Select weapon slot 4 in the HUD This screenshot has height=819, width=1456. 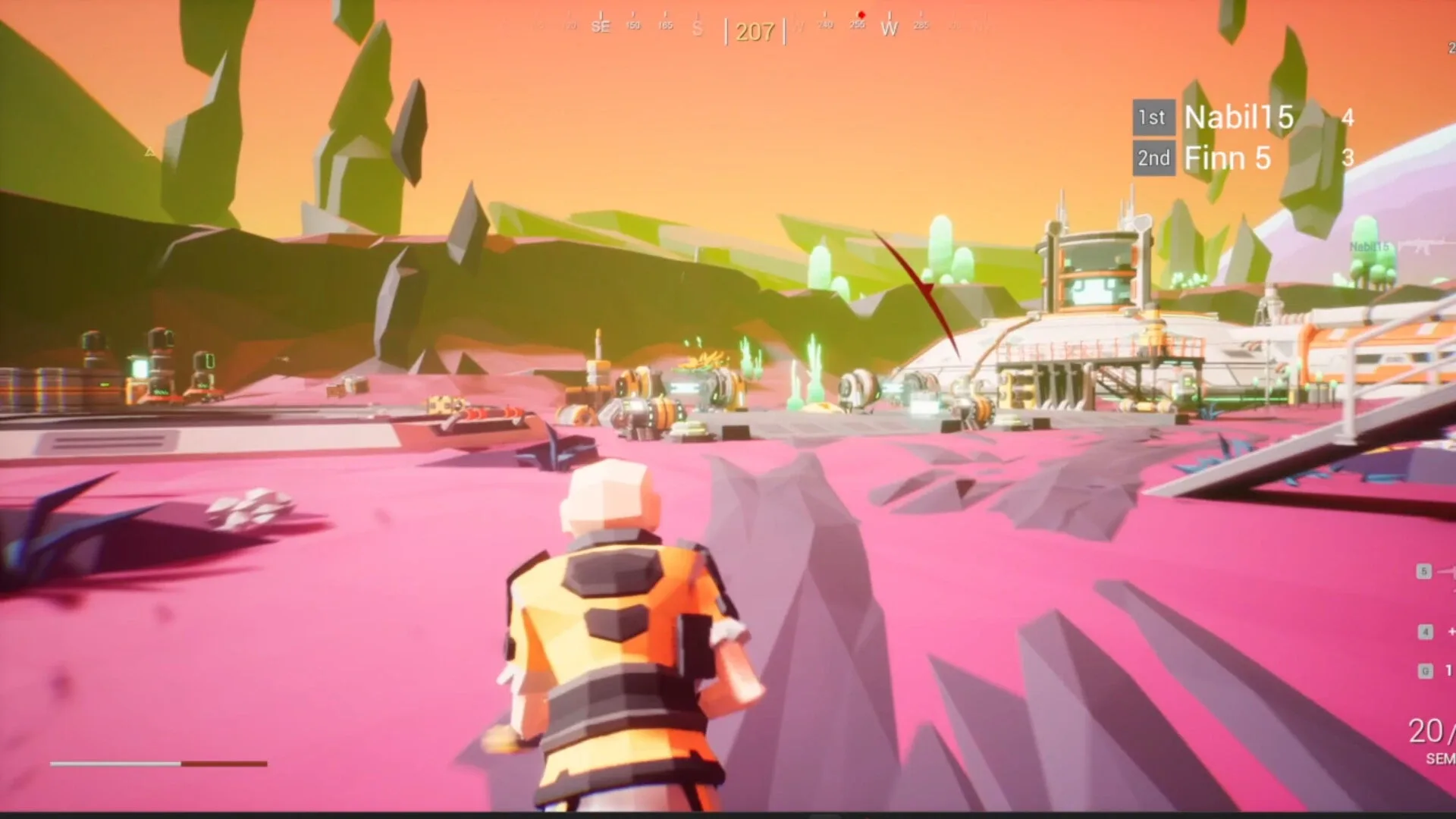tap(1425, 630)
